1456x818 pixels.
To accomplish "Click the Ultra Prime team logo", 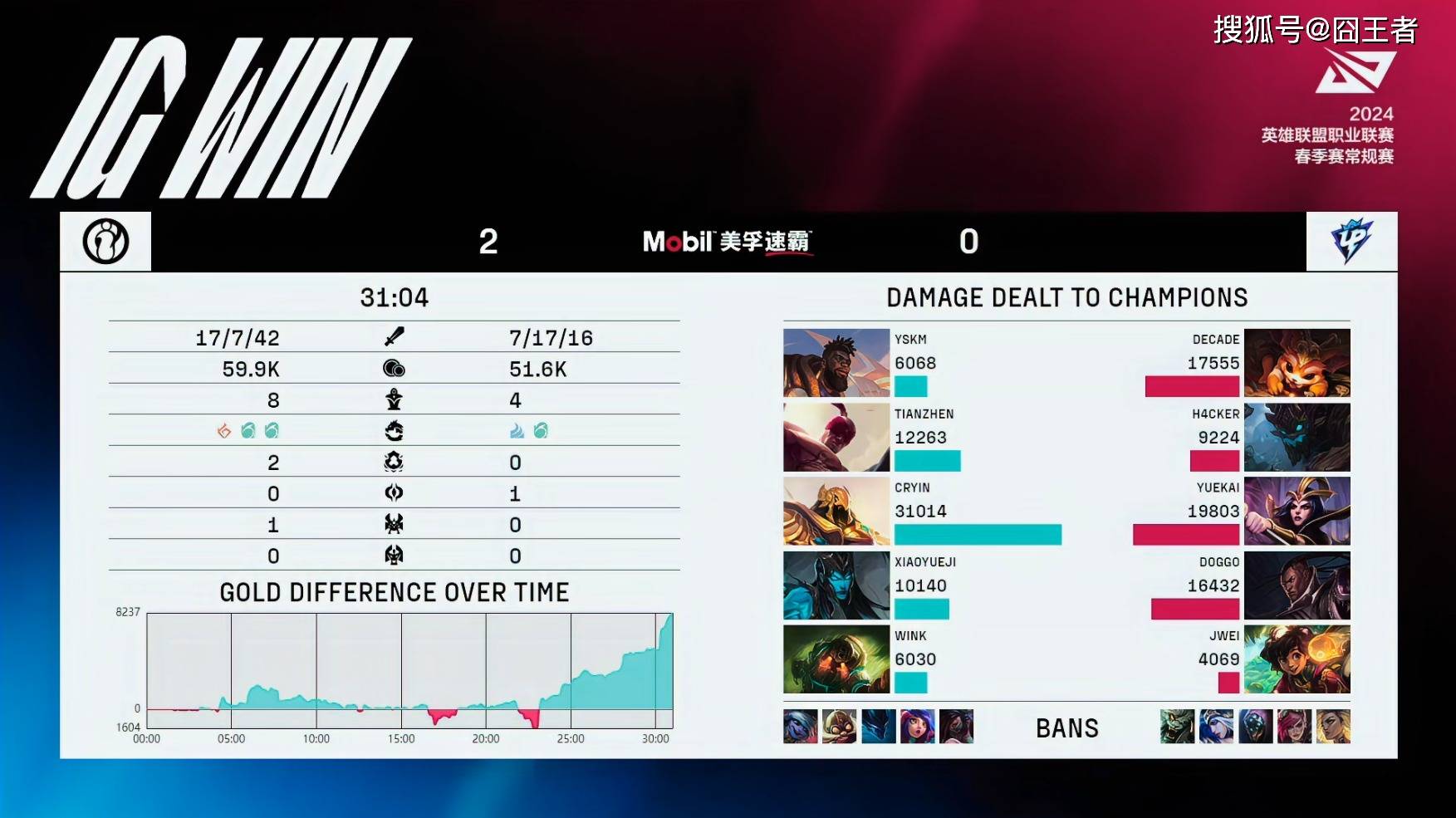I will 1351,242.
